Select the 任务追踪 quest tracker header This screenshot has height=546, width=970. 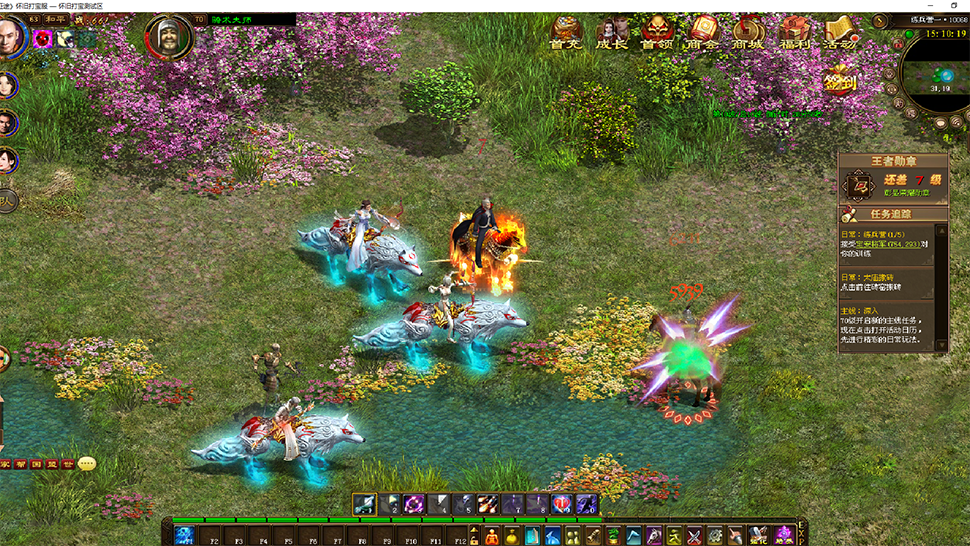(893, 214)
